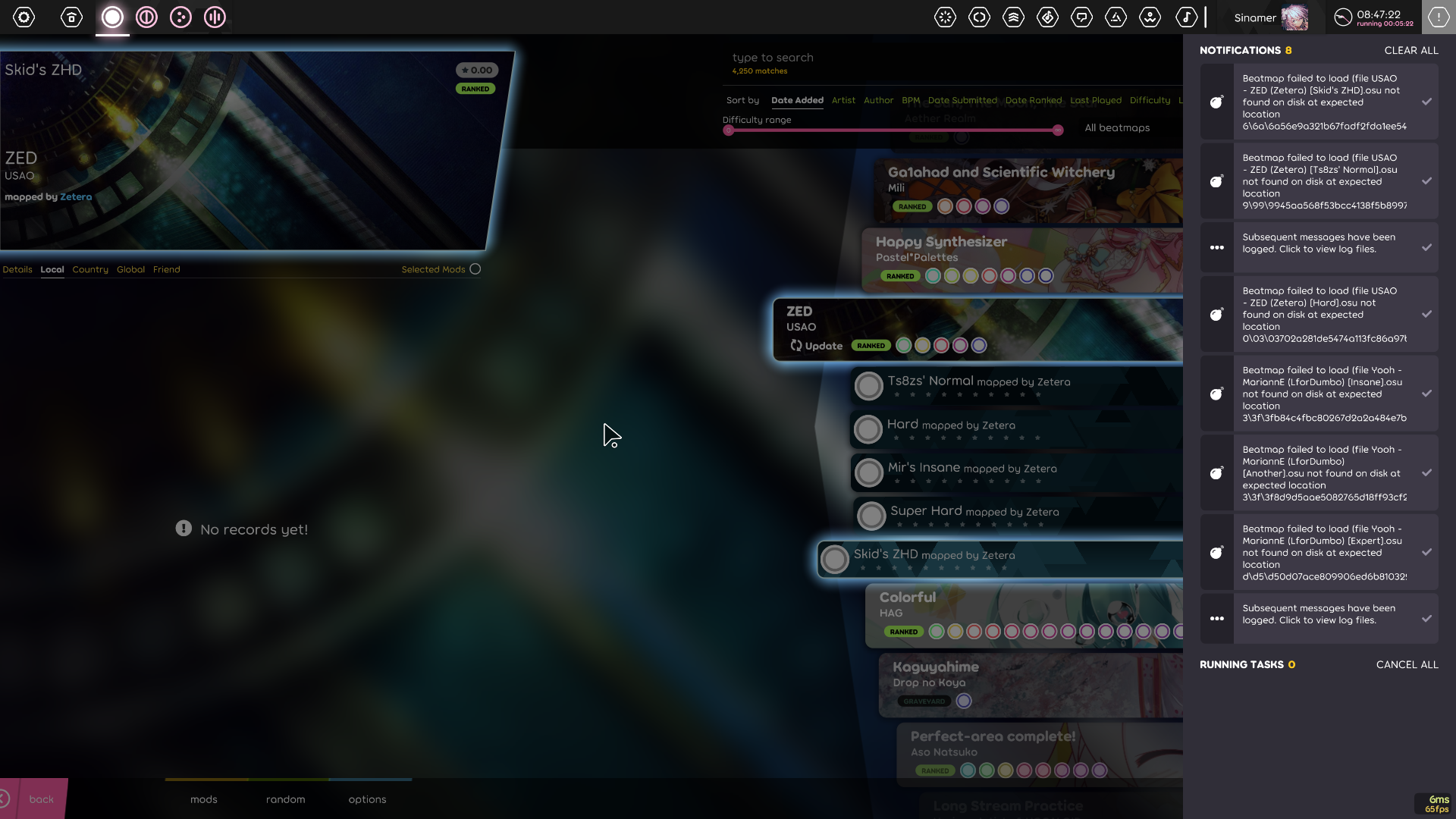The width and height of the screenshot is (1456, 819).
Task: Dismiss the Ts8zs' Normal failed load notification
Action: pos(1427,180)
